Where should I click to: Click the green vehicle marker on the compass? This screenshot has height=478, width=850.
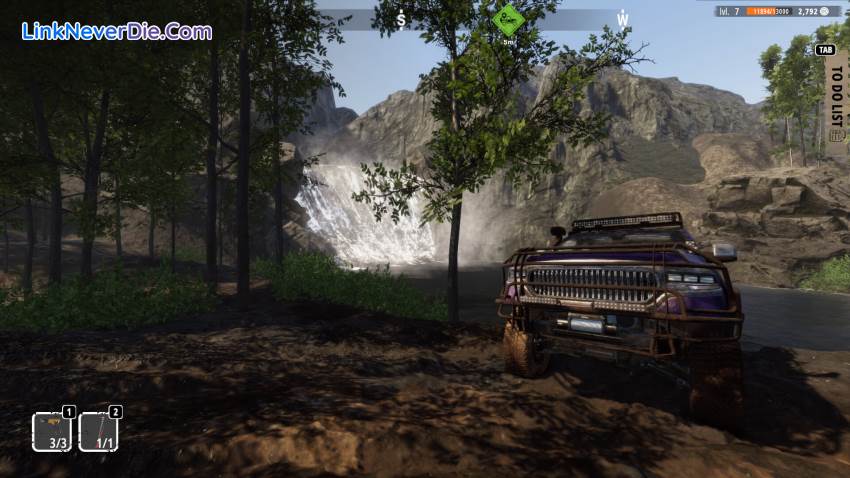click(508, 17)
